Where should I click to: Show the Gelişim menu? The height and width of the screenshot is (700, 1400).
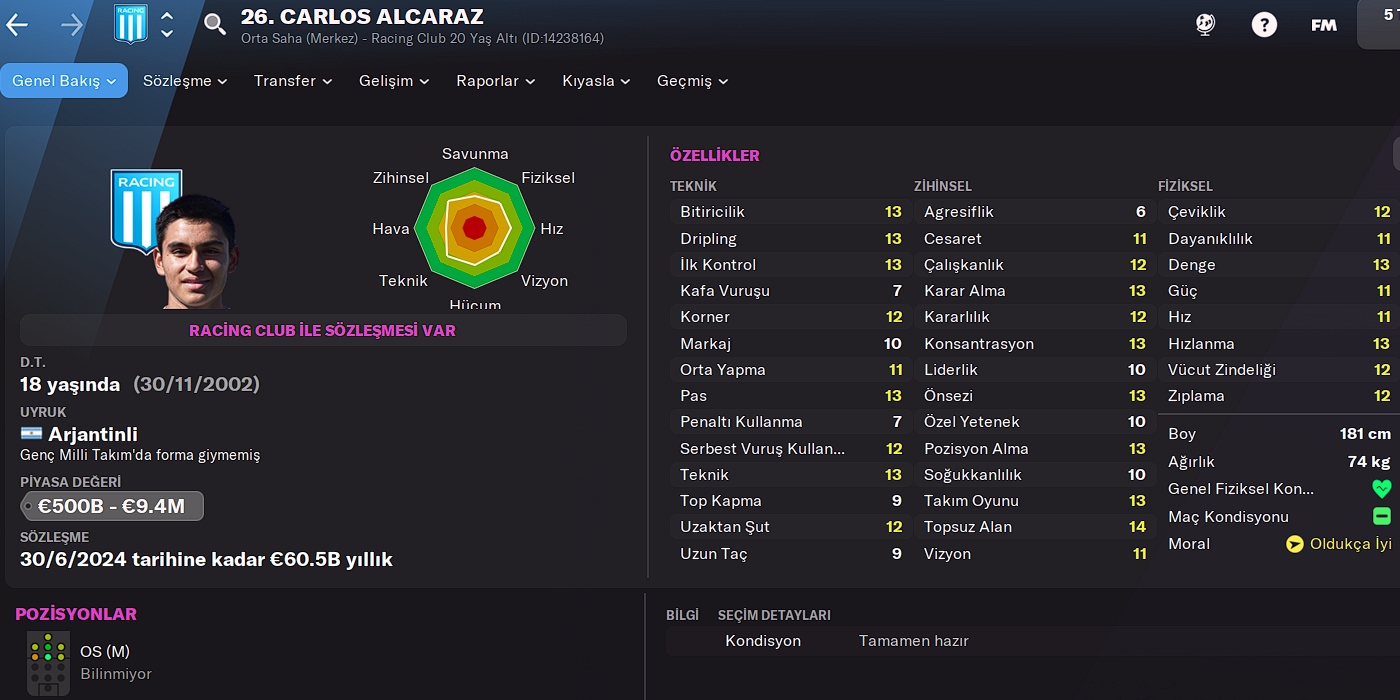pyautogui.click(x=394, y=81)
